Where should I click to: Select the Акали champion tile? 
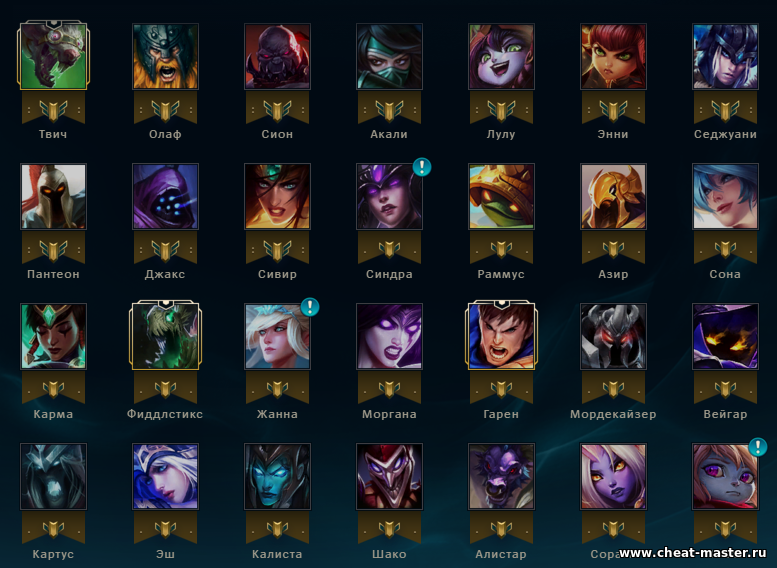[x=389, y=57]
